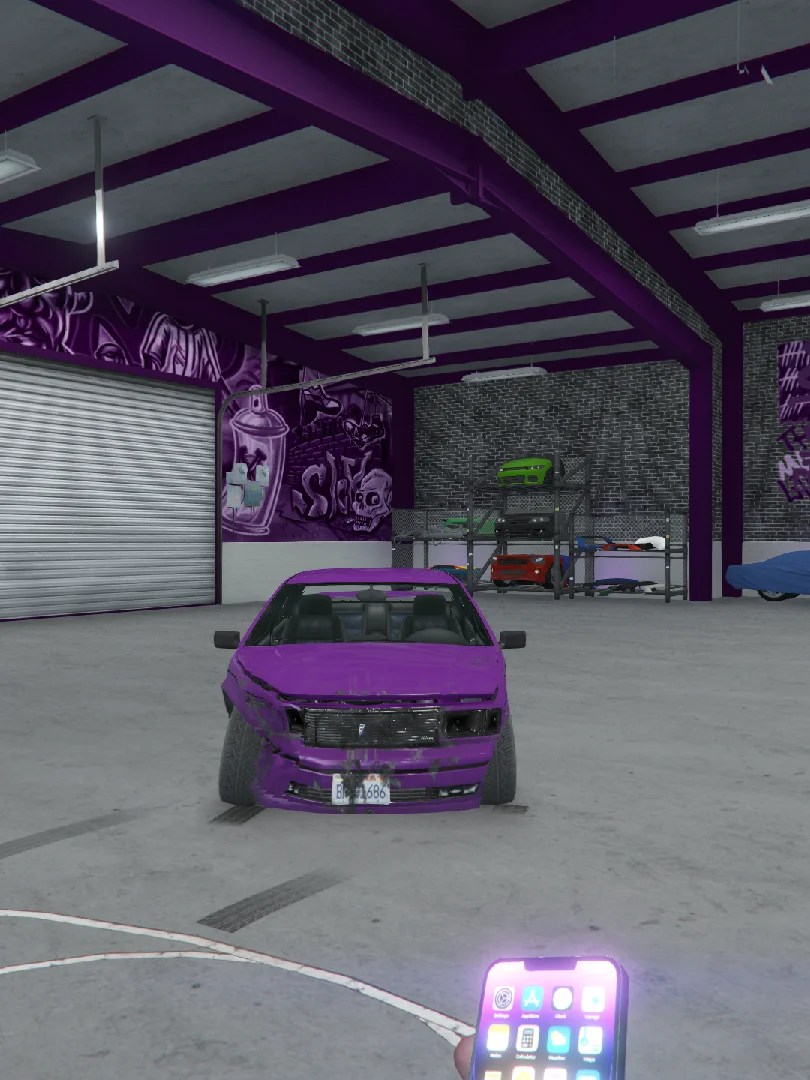The height and width of the screenshot is (1080, 810).
Task: Tap the Garage app icon
Action: coord(593,999)
